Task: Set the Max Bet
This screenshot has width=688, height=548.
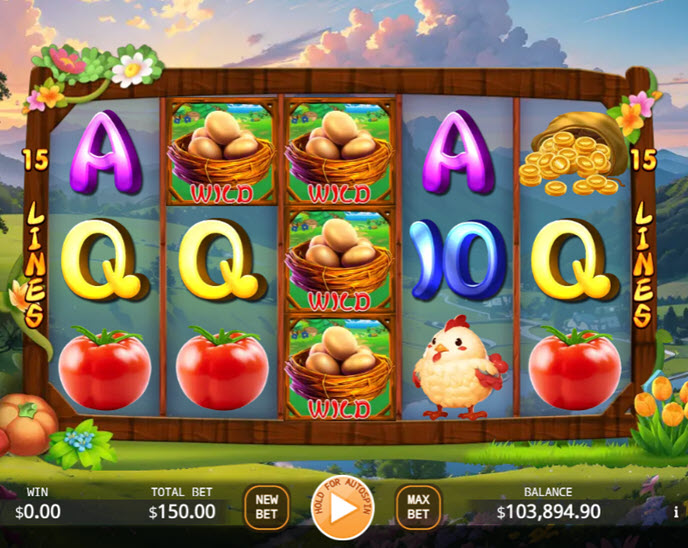Action: (x=418, y=507)
